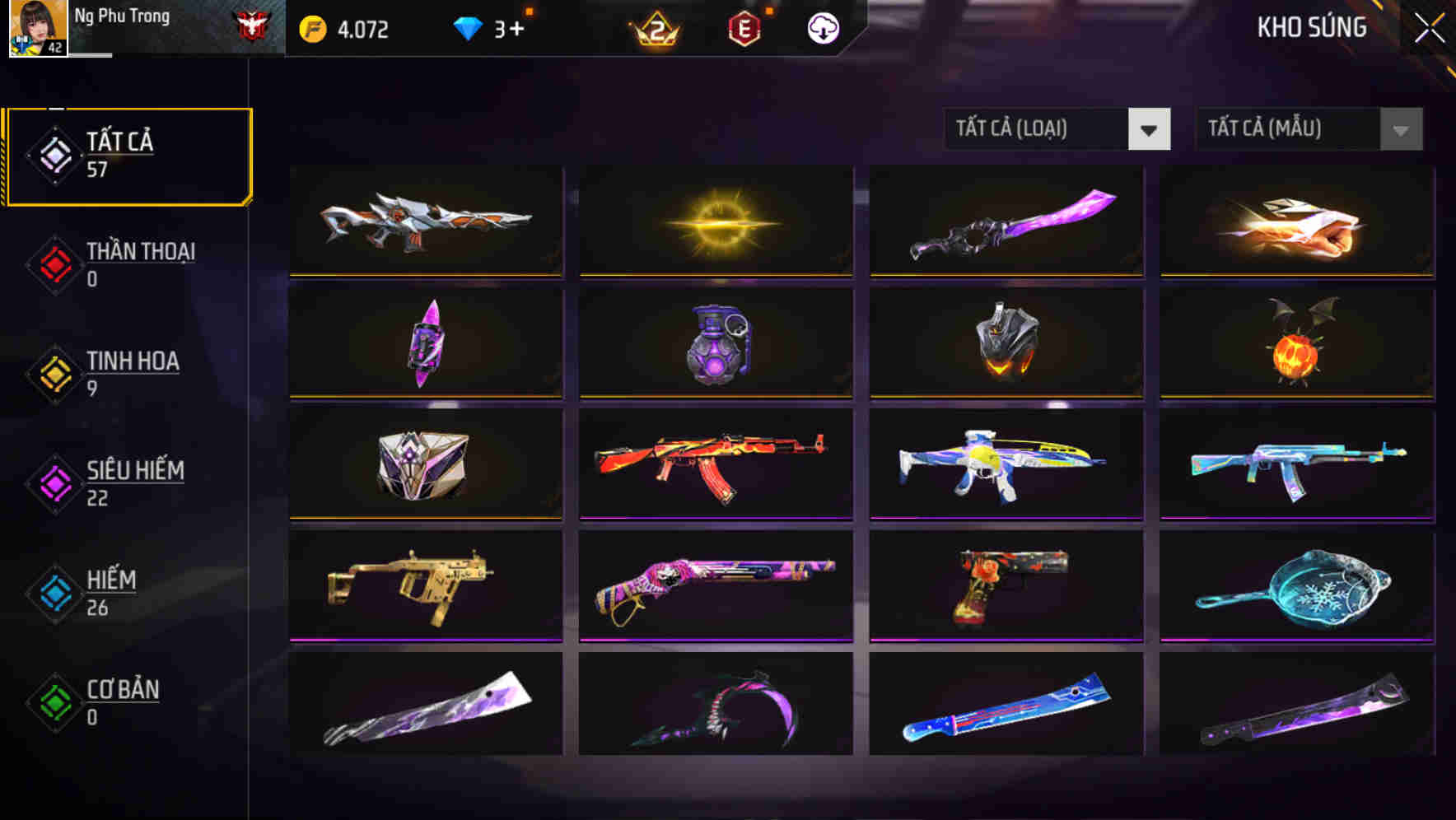Open the player avatar profile icon

point(35,29)
